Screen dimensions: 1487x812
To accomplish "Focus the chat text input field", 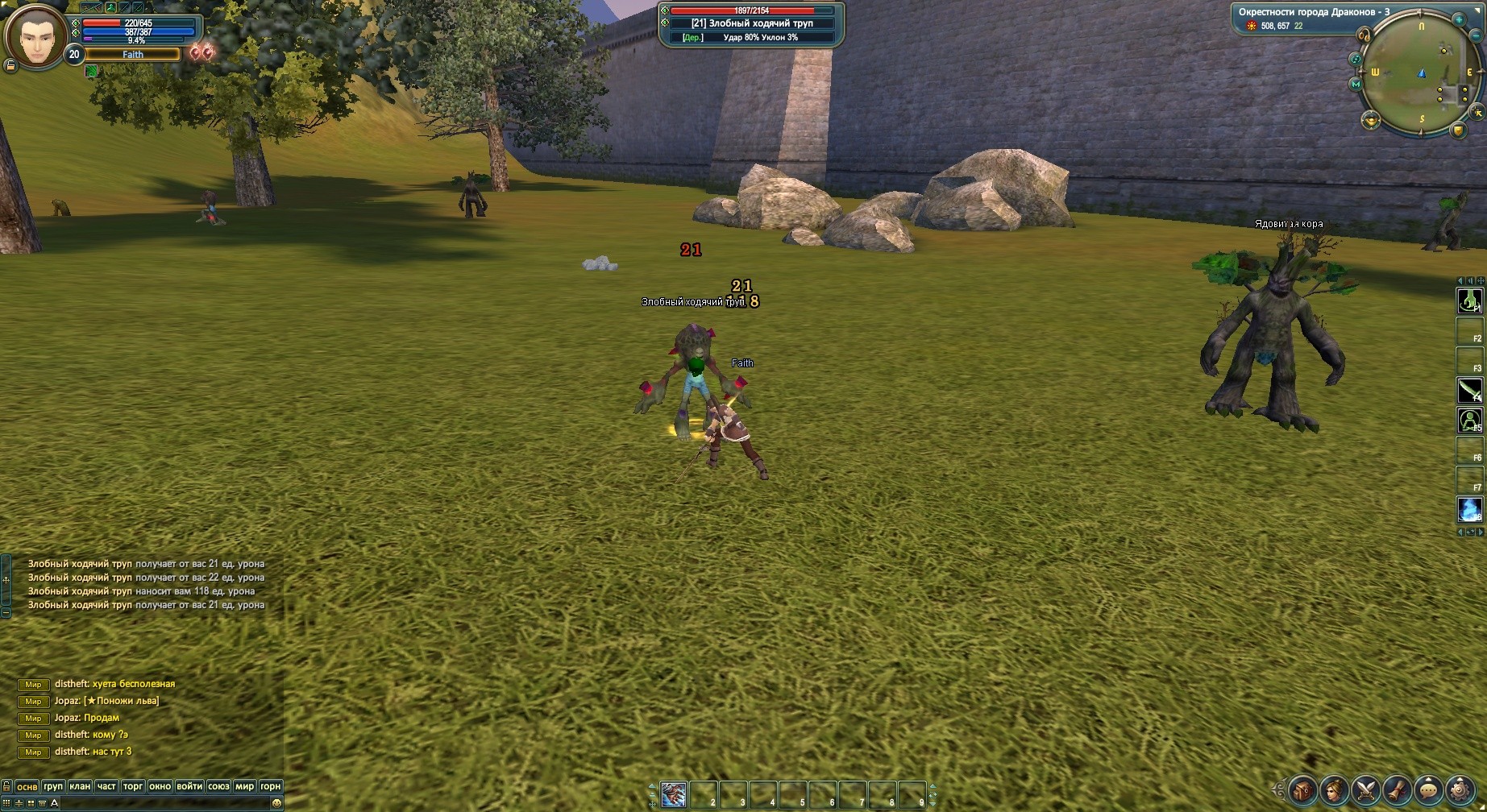I will tap(161, 803).
